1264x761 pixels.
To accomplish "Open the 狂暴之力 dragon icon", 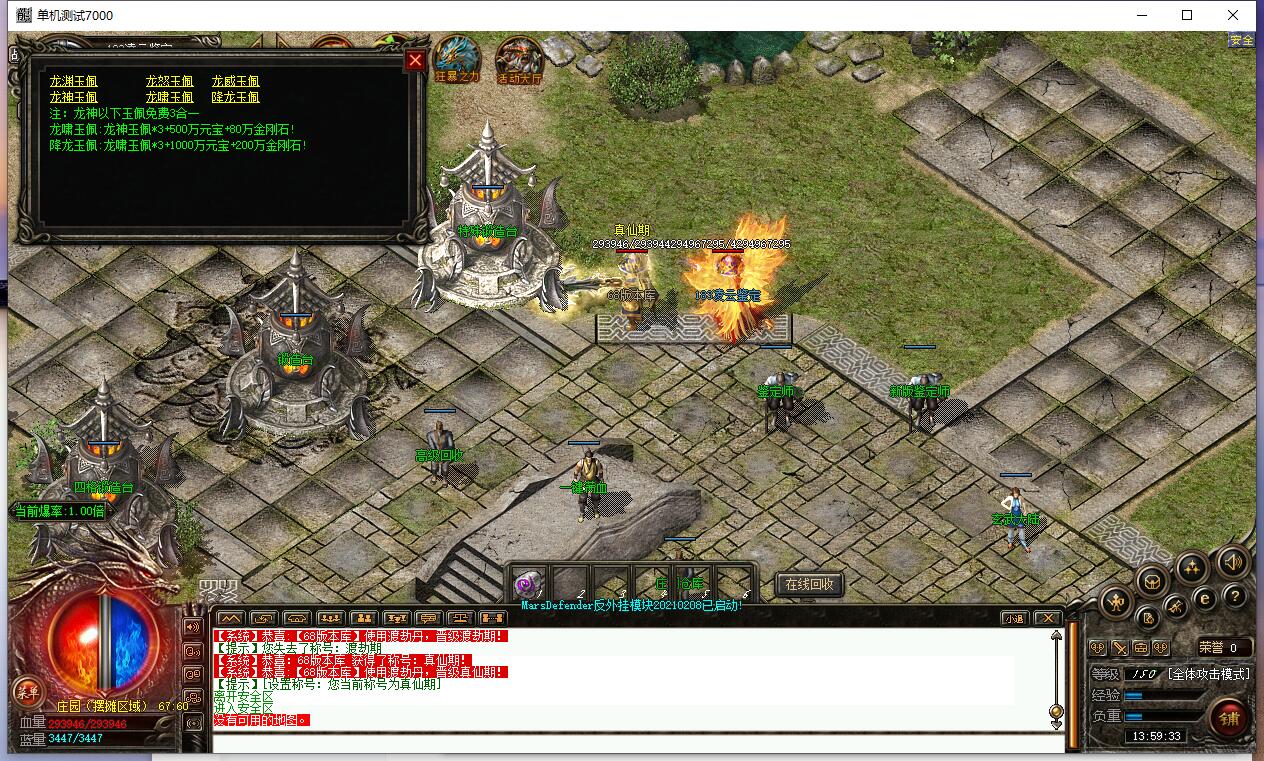I will 457,58.
